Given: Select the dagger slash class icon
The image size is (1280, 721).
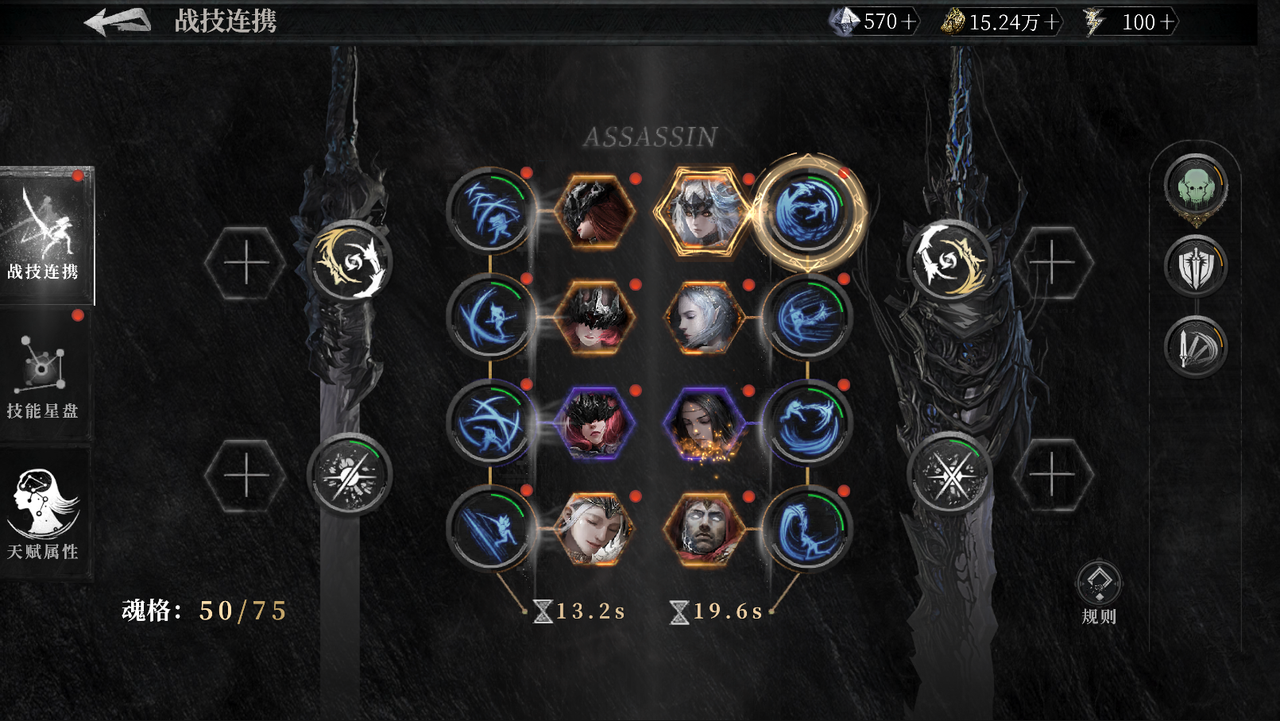Looking at the screenshot, I should [x=1195, y=347].
